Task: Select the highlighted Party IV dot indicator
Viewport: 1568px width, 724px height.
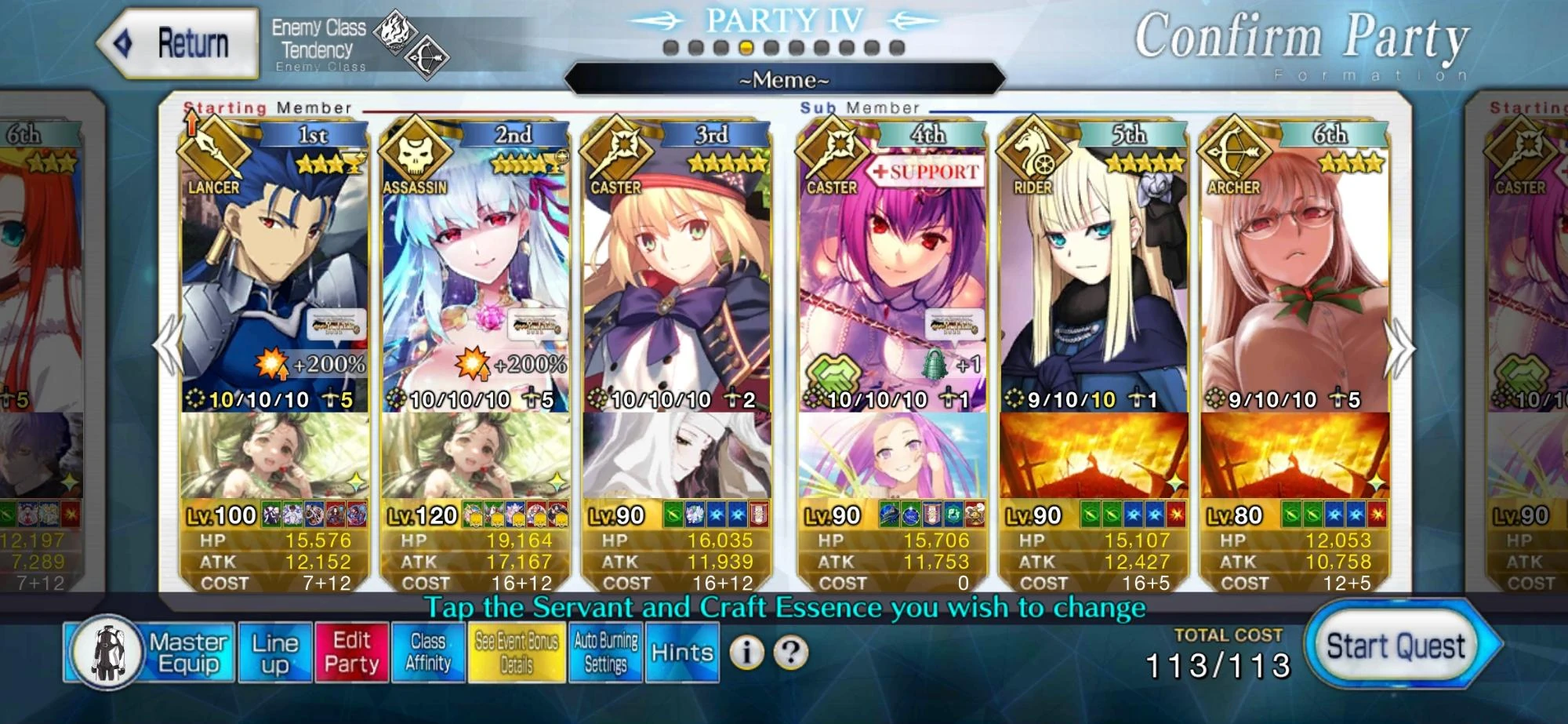Action: (x=746, y=47)
